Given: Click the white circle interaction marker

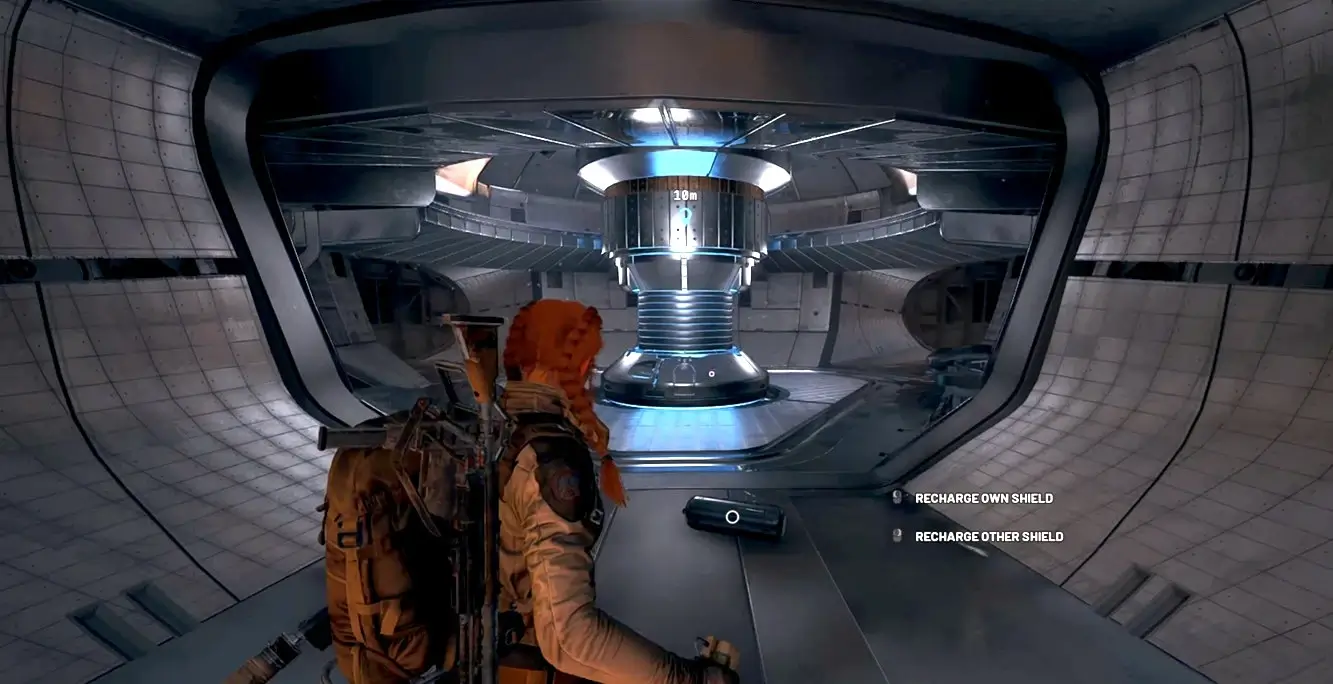Looking at the screenshot, I should [x=732, y=517].
